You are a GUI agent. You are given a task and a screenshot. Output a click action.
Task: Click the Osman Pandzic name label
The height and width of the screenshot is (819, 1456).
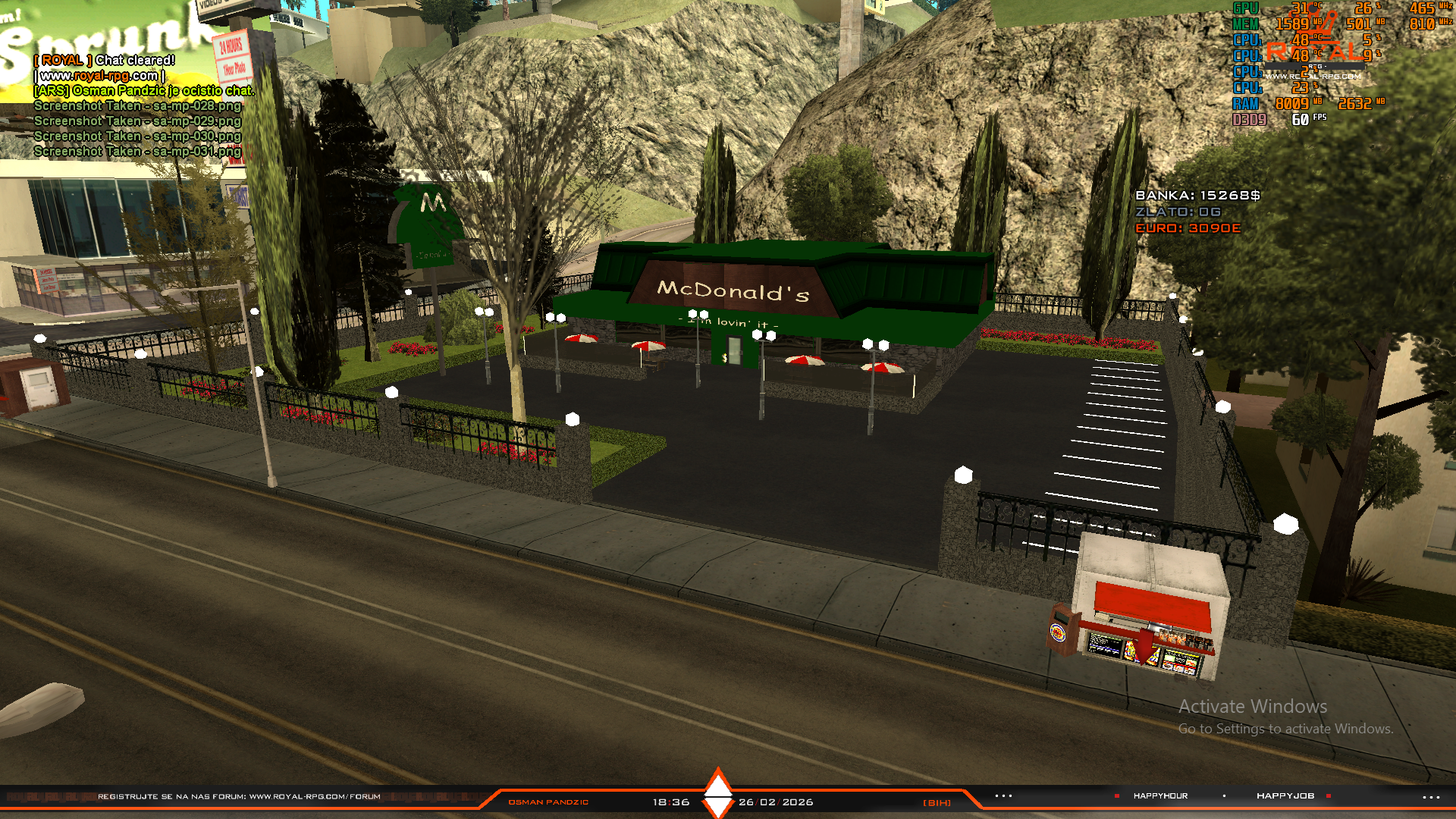[548, 802]
